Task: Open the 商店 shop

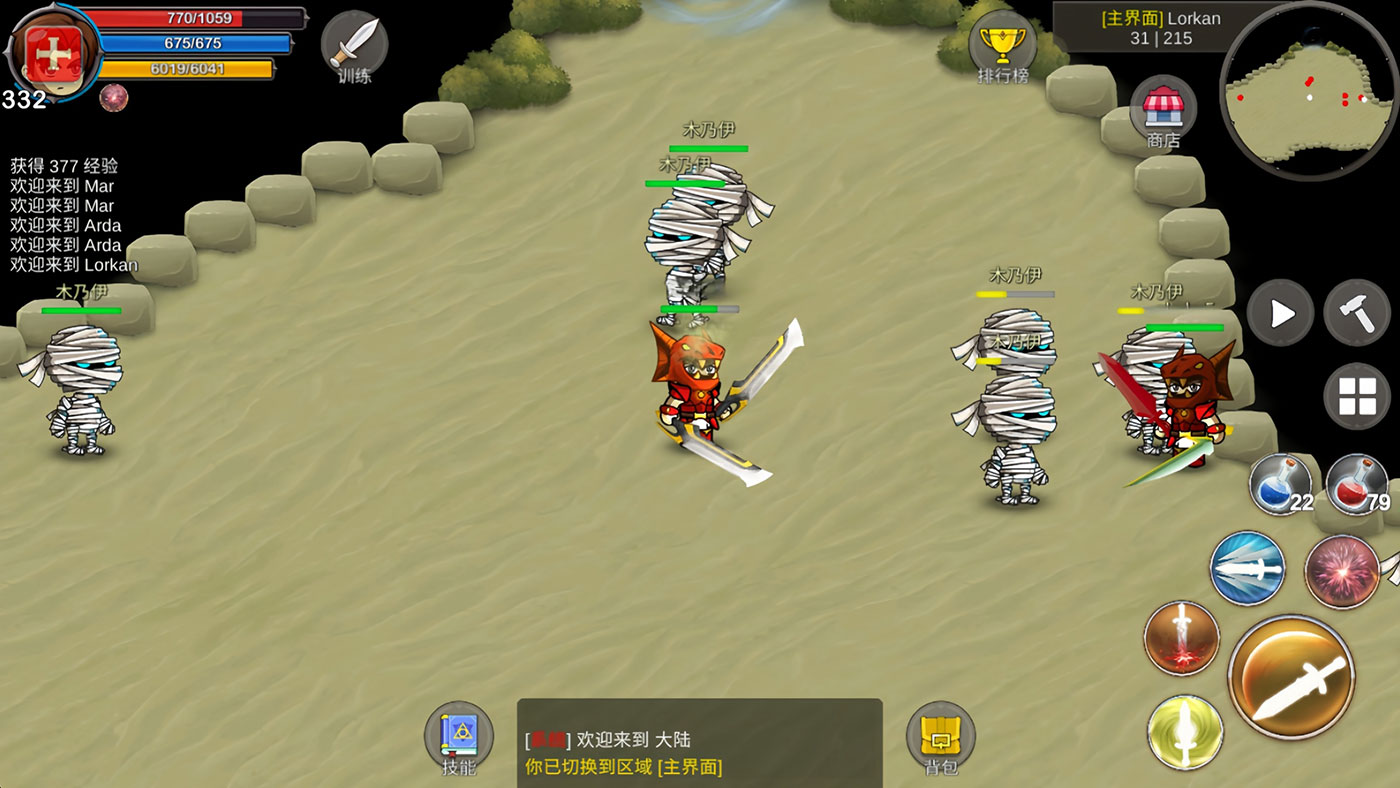Action: pos(1163,108)
